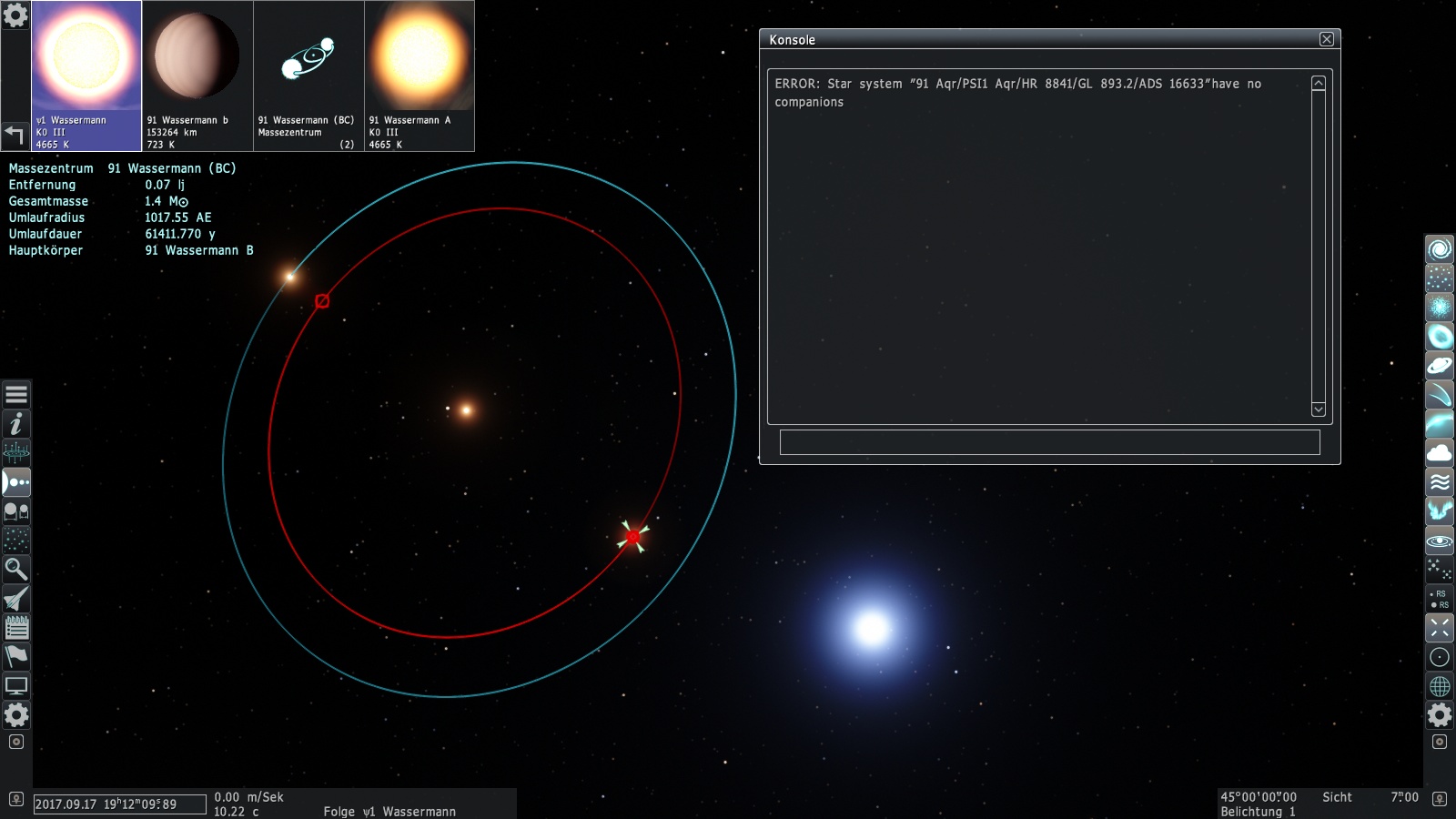1456x819 pixels.
Task: Choose the 91 Wassermann b planet thumbnail
Action: [x=197, y=76]
